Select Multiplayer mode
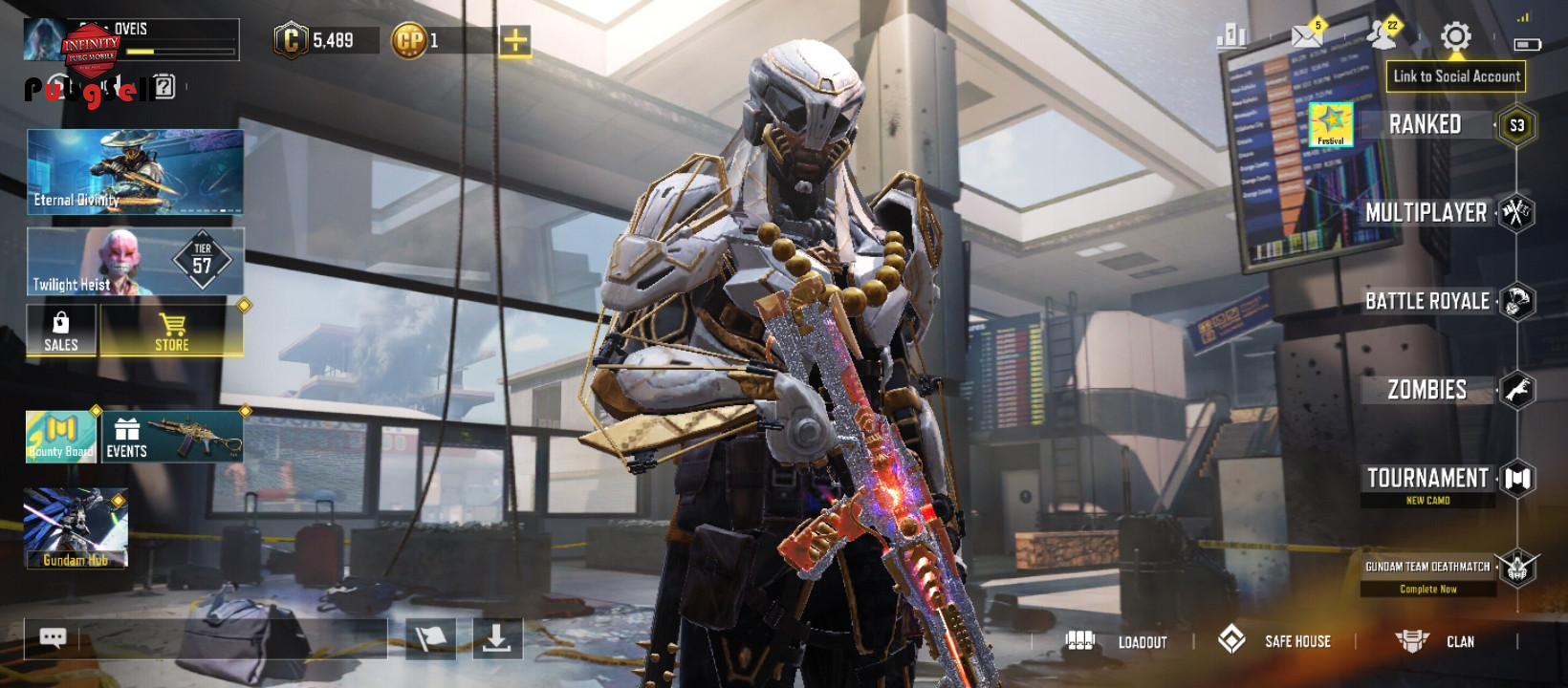Screen dimensions: 1568x688 1426,213
